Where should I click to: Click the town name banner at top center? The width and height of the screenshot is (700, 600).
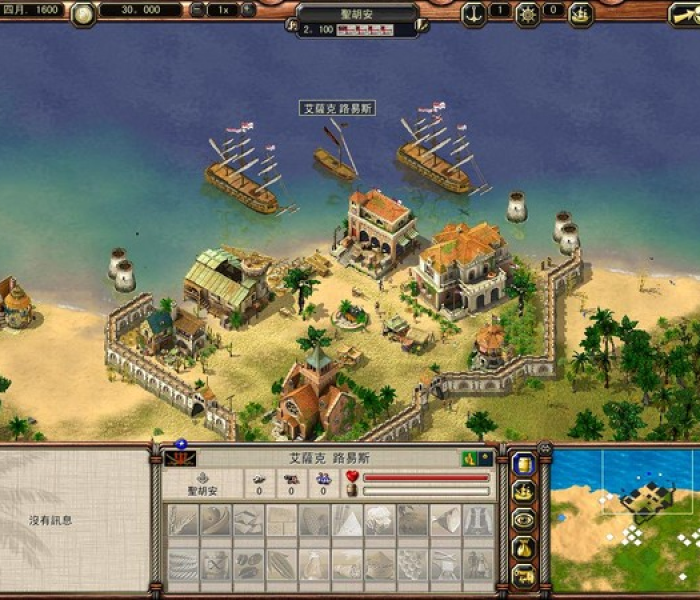pyautogui.click(x=357, y=14)
